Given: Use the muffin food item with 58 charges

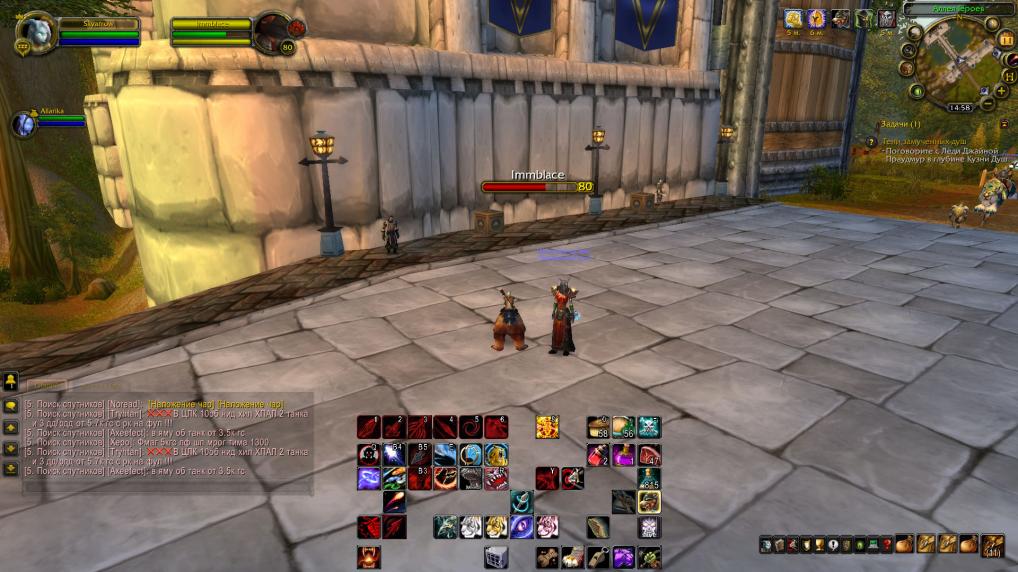Looking at the screenshot, I should pos(598,427).
